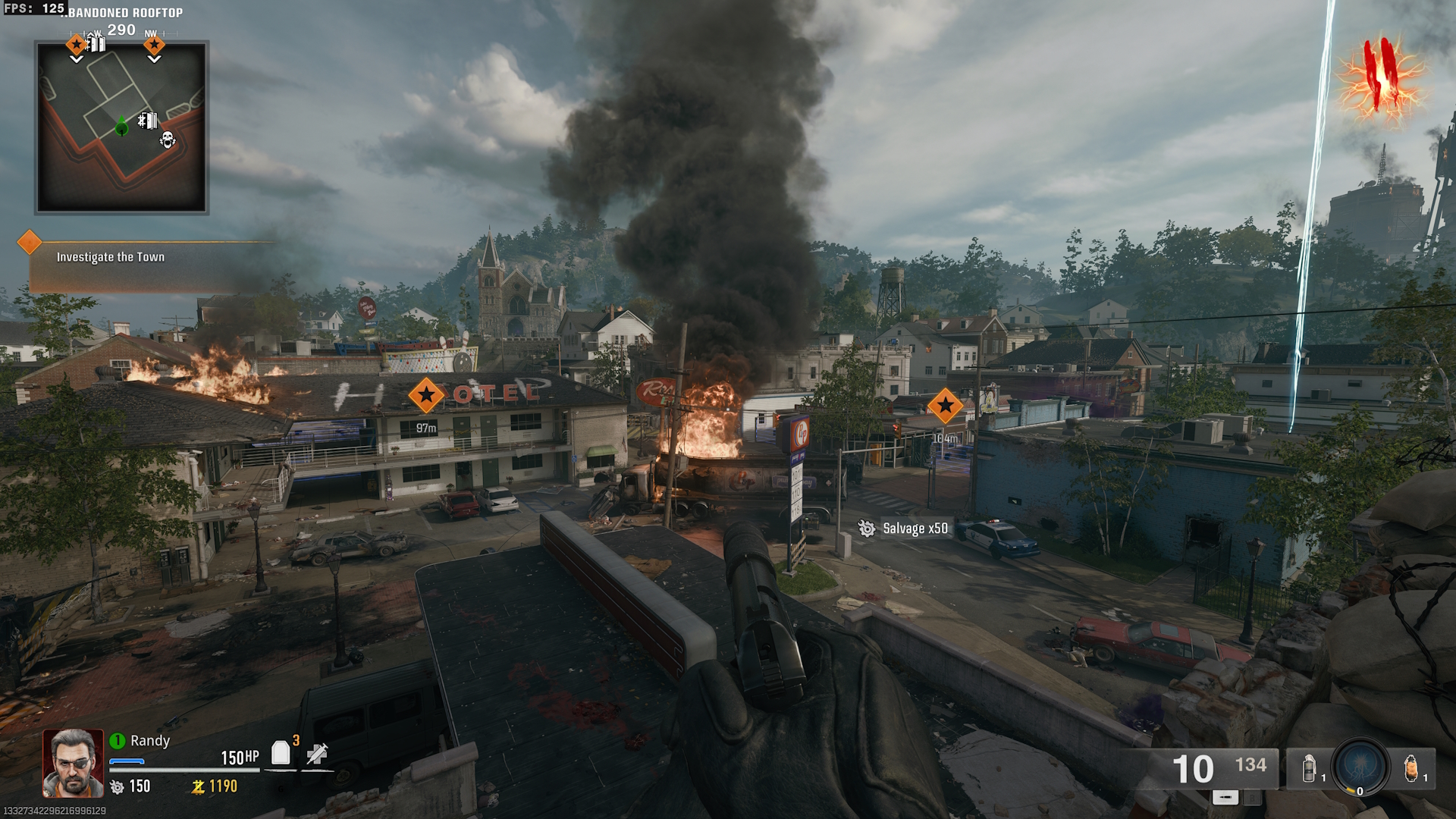
Task: Select the highlighted pistol weapon slot
Action: tap(1225, 797)
